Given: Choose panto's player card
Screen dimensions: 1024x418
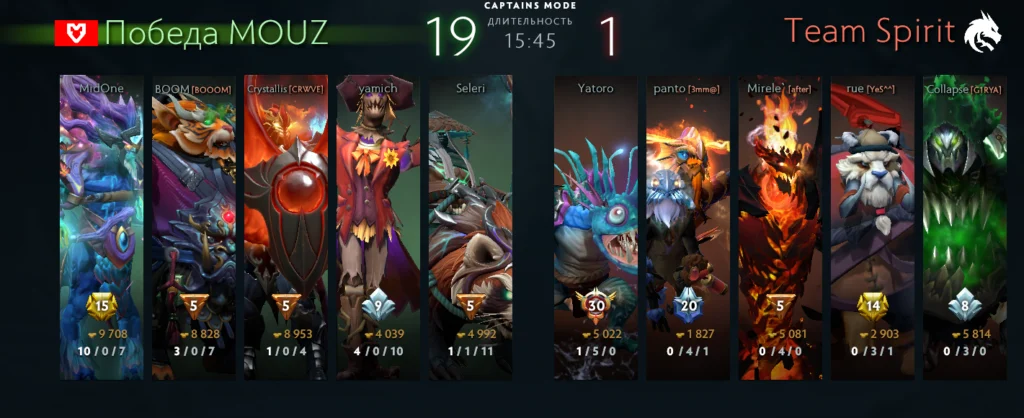Looking at the screenshot, I should point(688,225).
